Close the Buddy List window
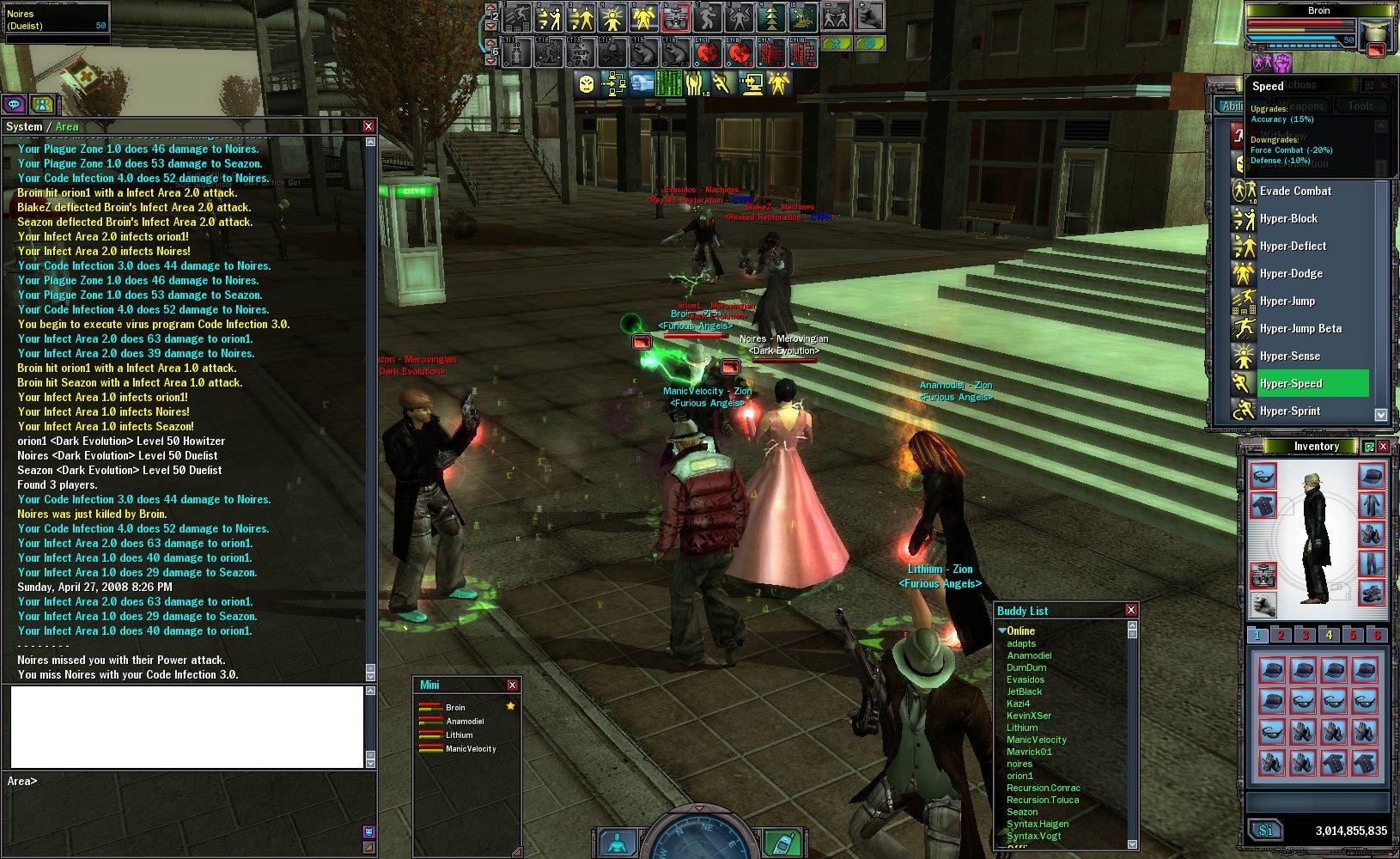This screenshot has width=1400, height=859. (1130, 610)
